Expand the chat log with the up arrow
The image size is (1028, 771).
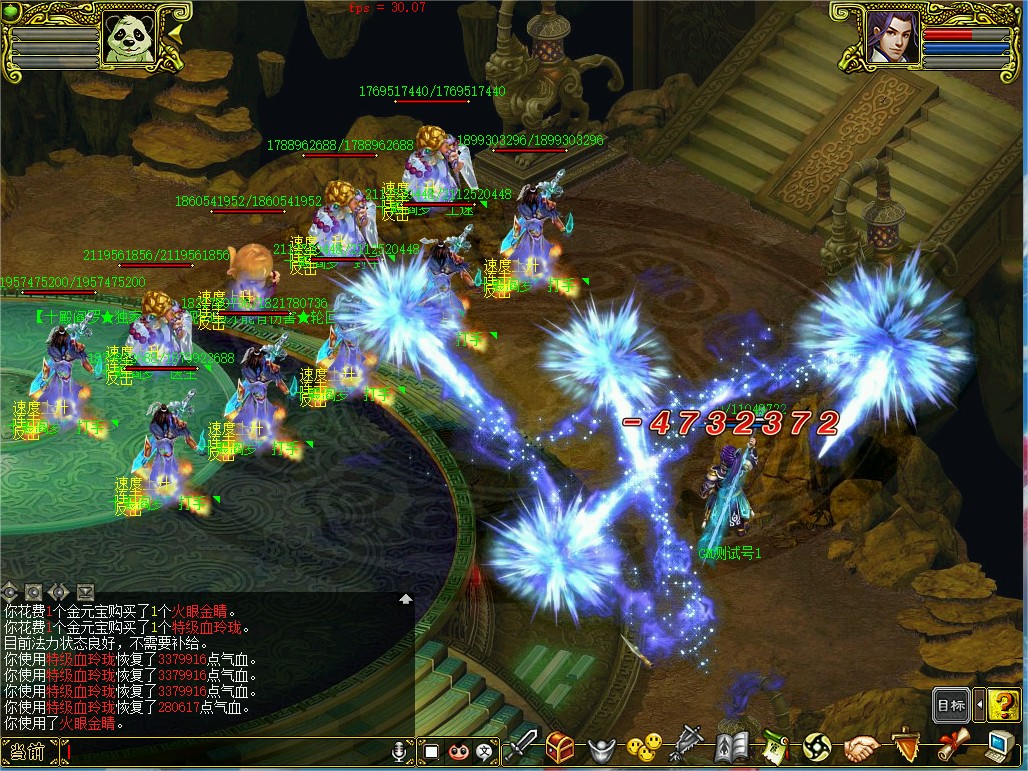point(406,599)
